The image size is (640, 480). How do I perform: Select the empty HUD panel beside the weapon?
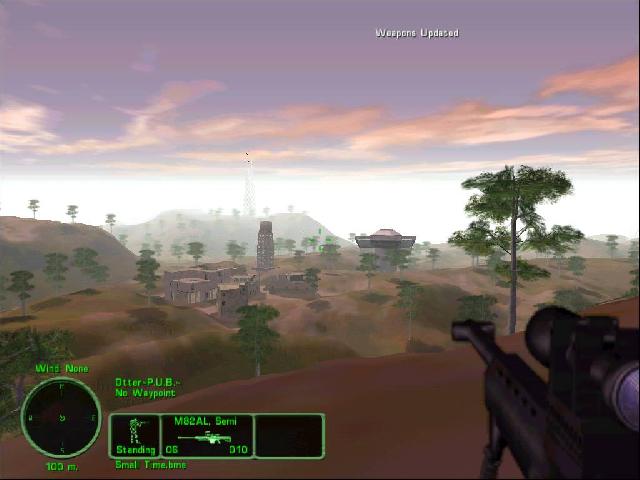[289, 436]
